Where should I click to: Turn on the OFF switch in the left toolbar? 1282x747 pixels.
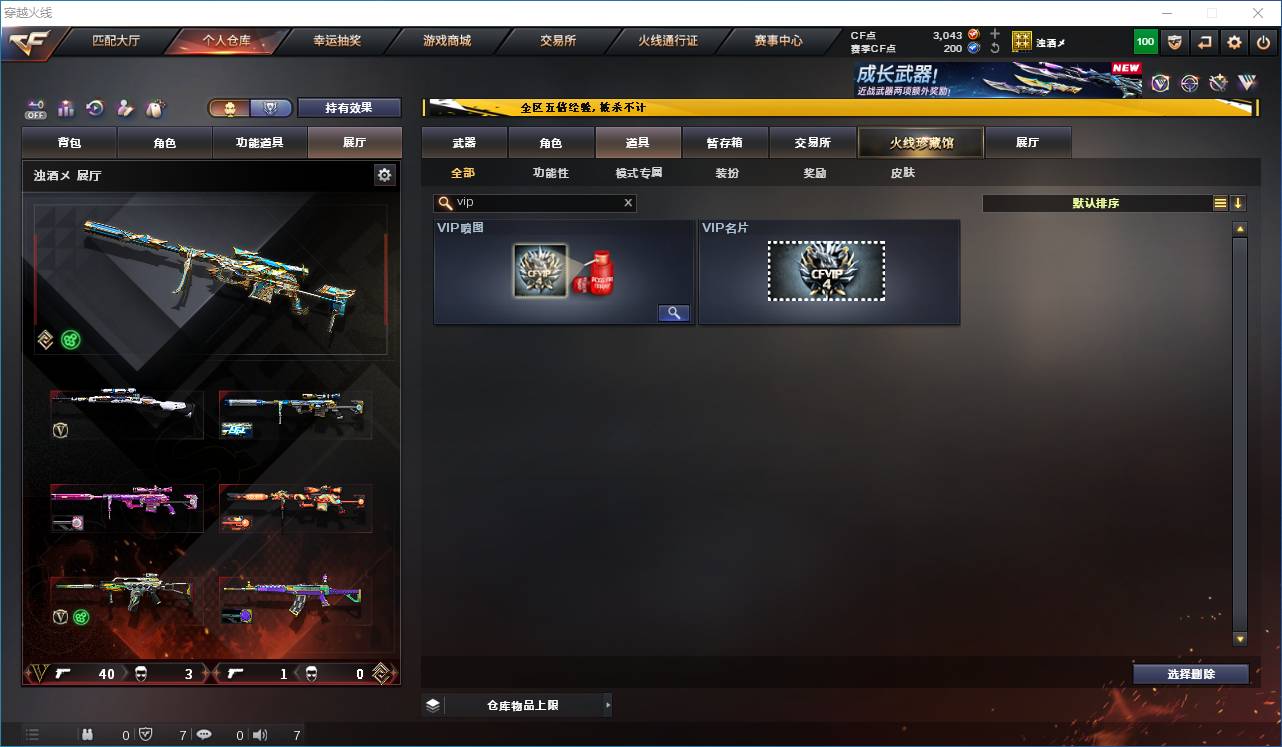click(34, 108)
